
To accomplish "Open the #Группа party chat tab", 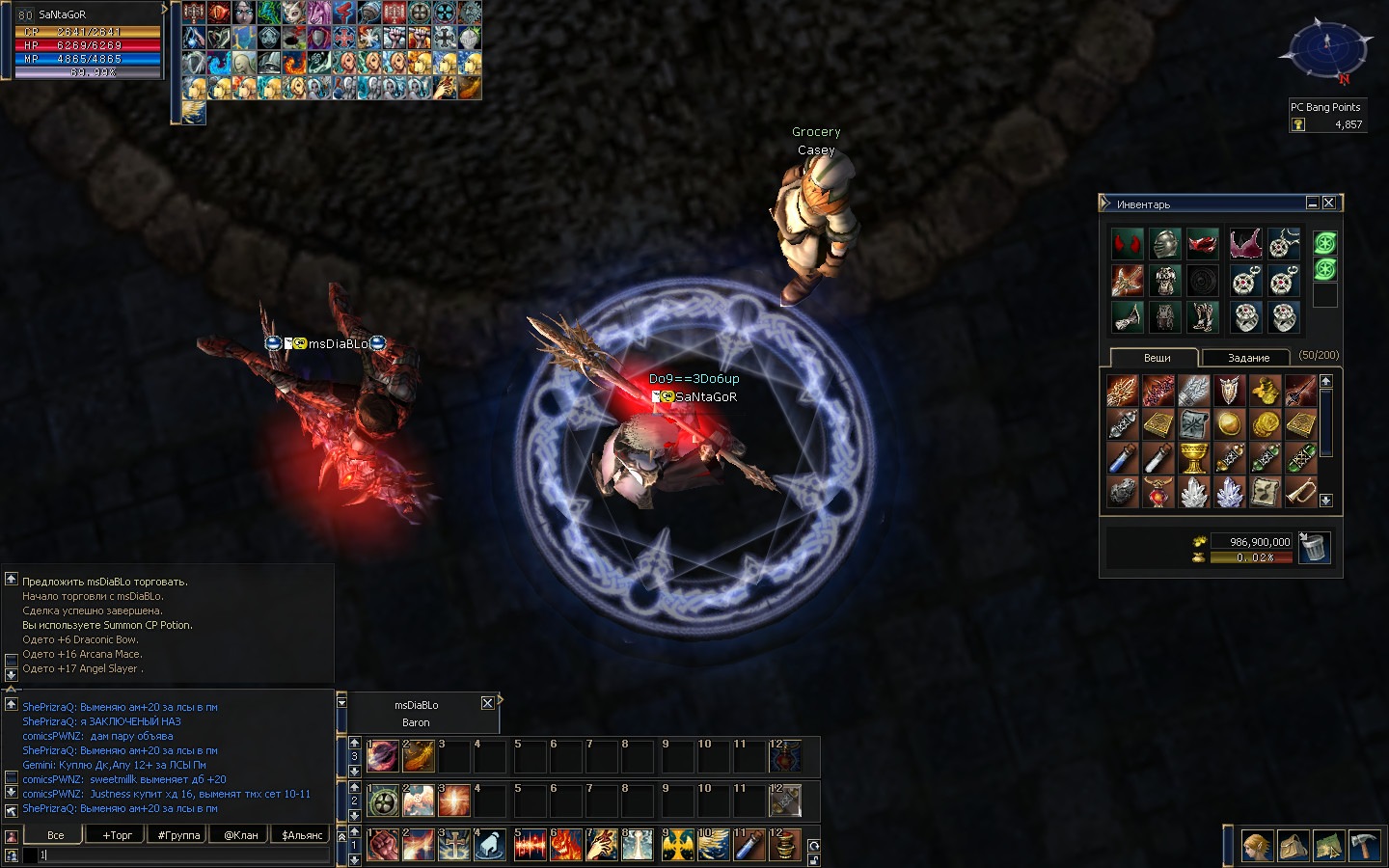I will [x=178, y=835].
